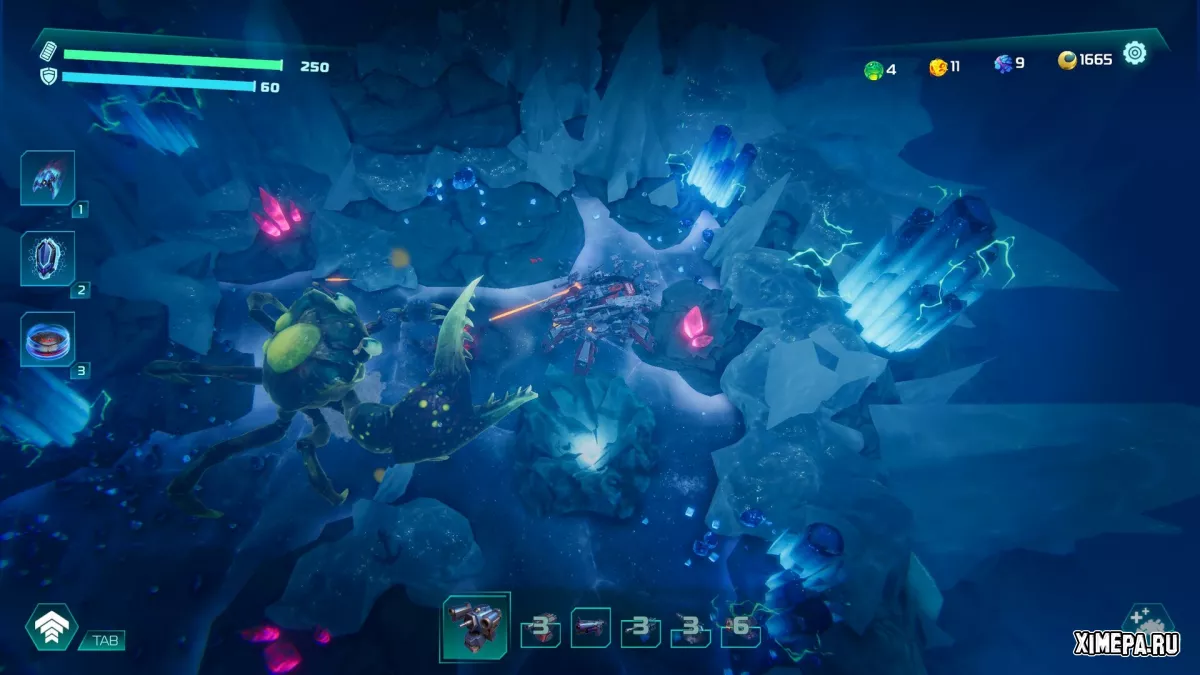Open the settings gear menu
The height and width of the screenshot is (675, 1200).
point(1134,53)
